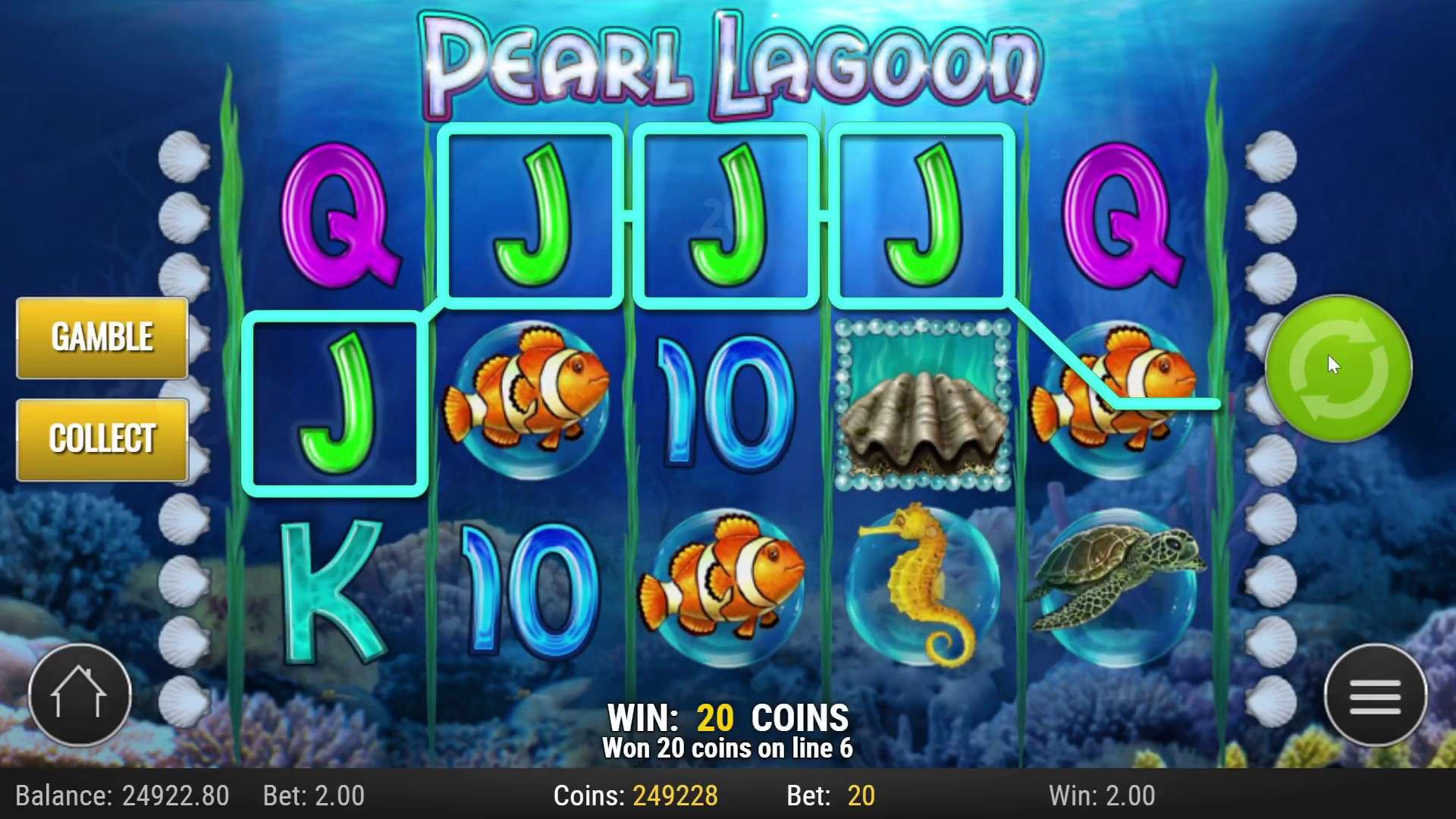The height and width of the screenshot is (819, 1456).
Task: Click the Win amount display
Action: pyautogui.click(x=1100, y=796)
